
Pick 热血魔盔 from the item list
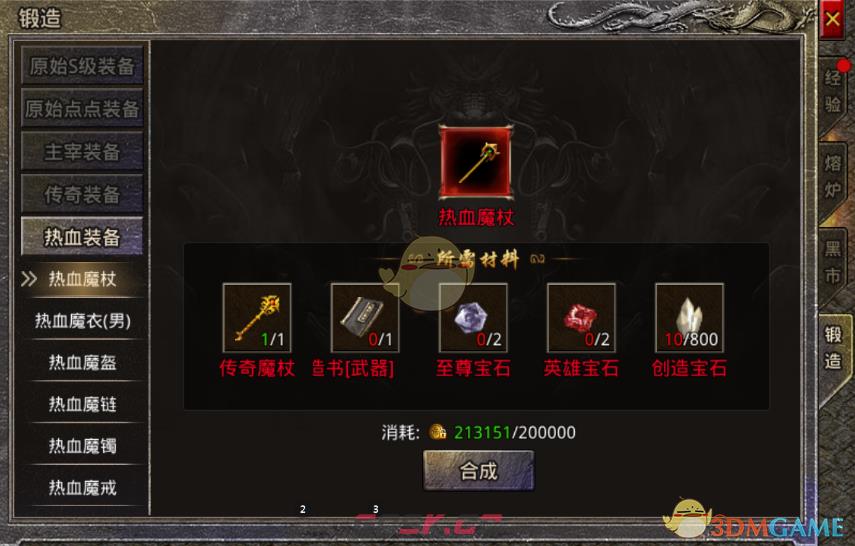[x=83, y=363]
